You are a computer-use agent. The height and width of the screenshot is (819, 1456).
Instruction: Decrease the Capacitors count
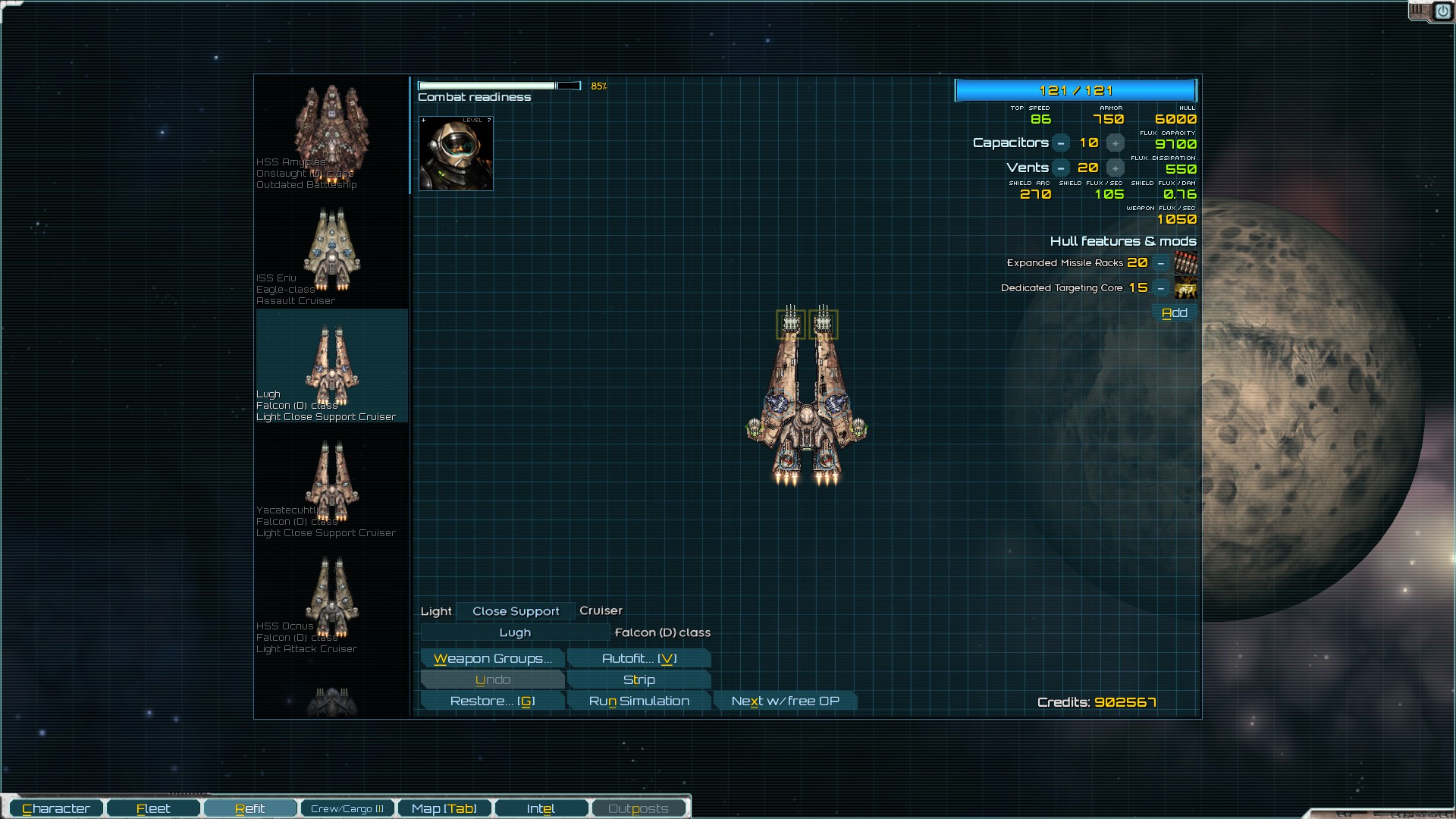(x=1061, y=143)
